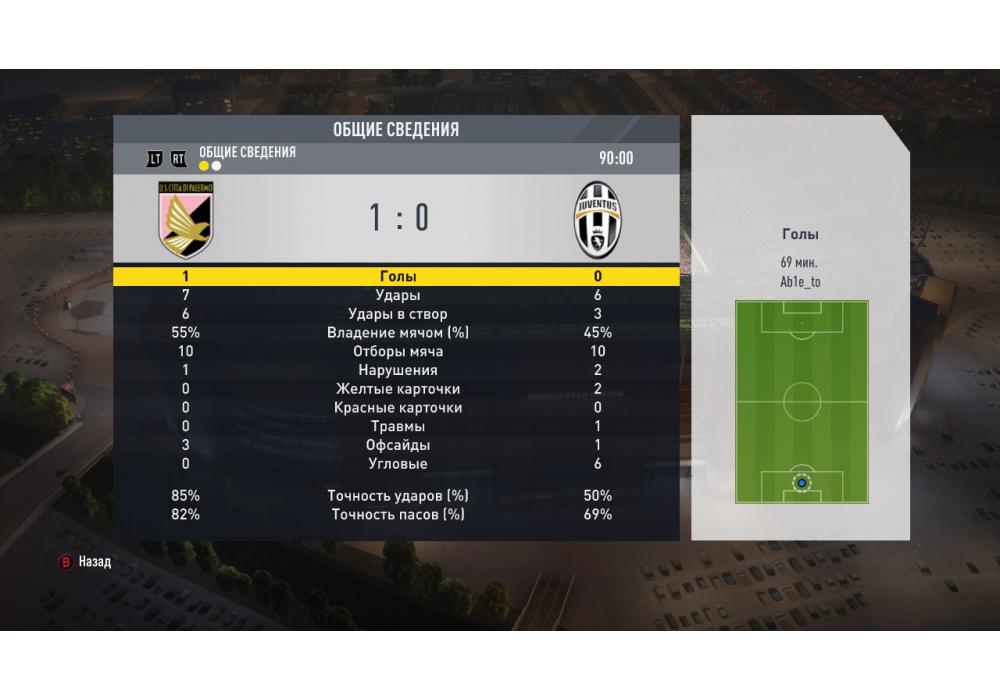Image resolution: width=1000 pixels, height=700 pixels.
Task: Click the yellow page indicator dot
Action: pyautogui.click(x=204, y=166)
